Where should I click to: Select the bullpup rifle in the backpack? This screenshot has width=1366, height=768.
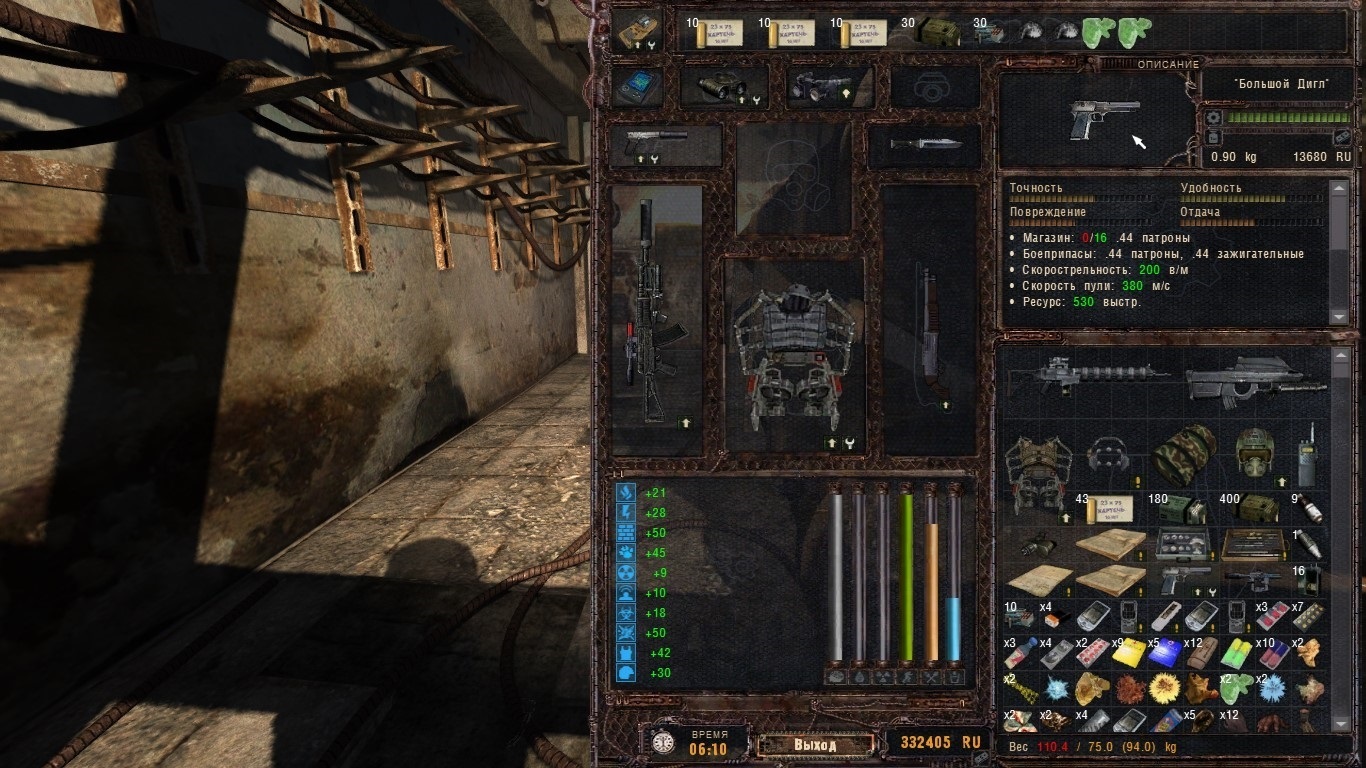point(1256,380)
